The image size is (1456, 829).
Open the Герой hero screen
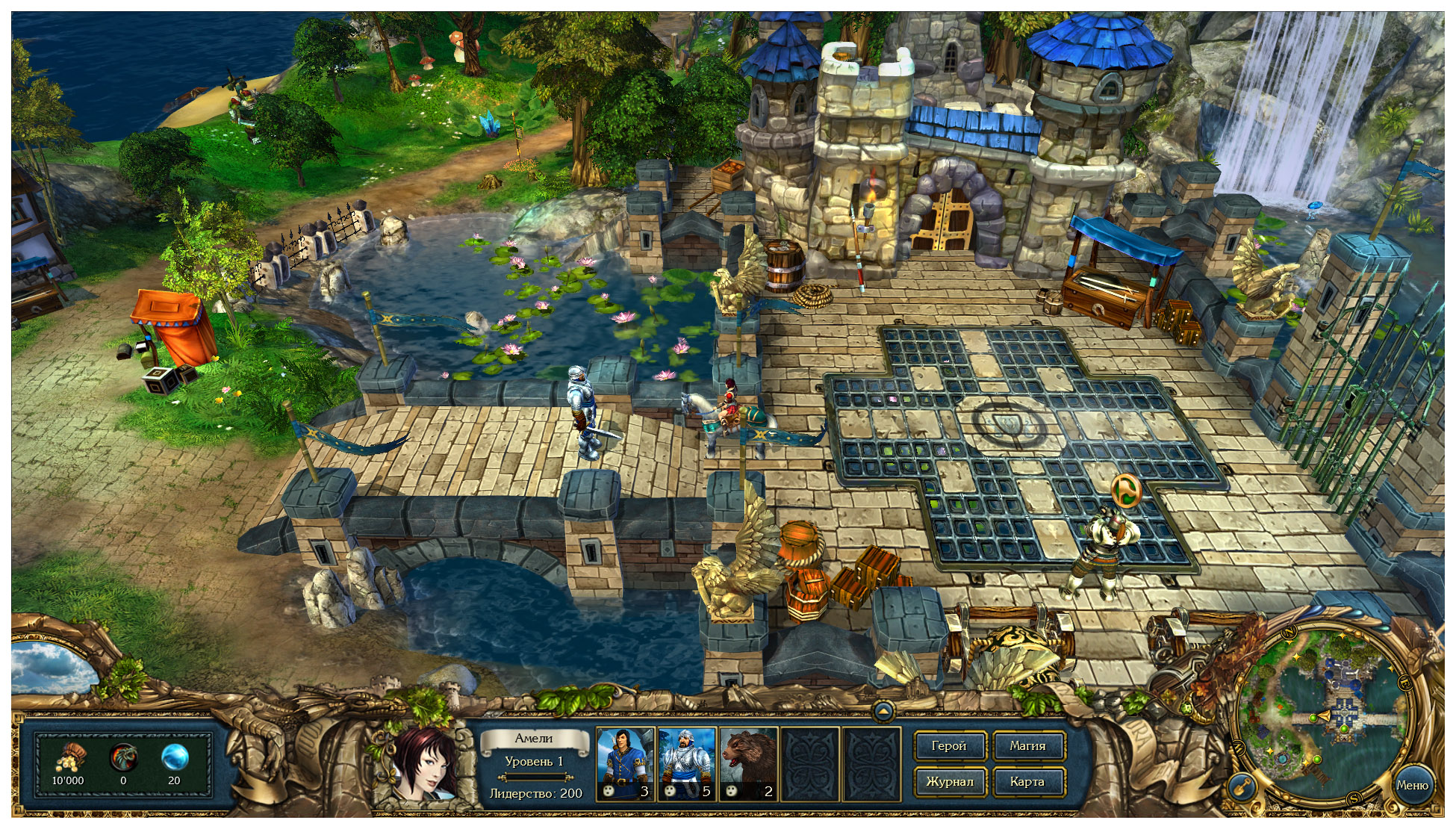pos(949,745)
